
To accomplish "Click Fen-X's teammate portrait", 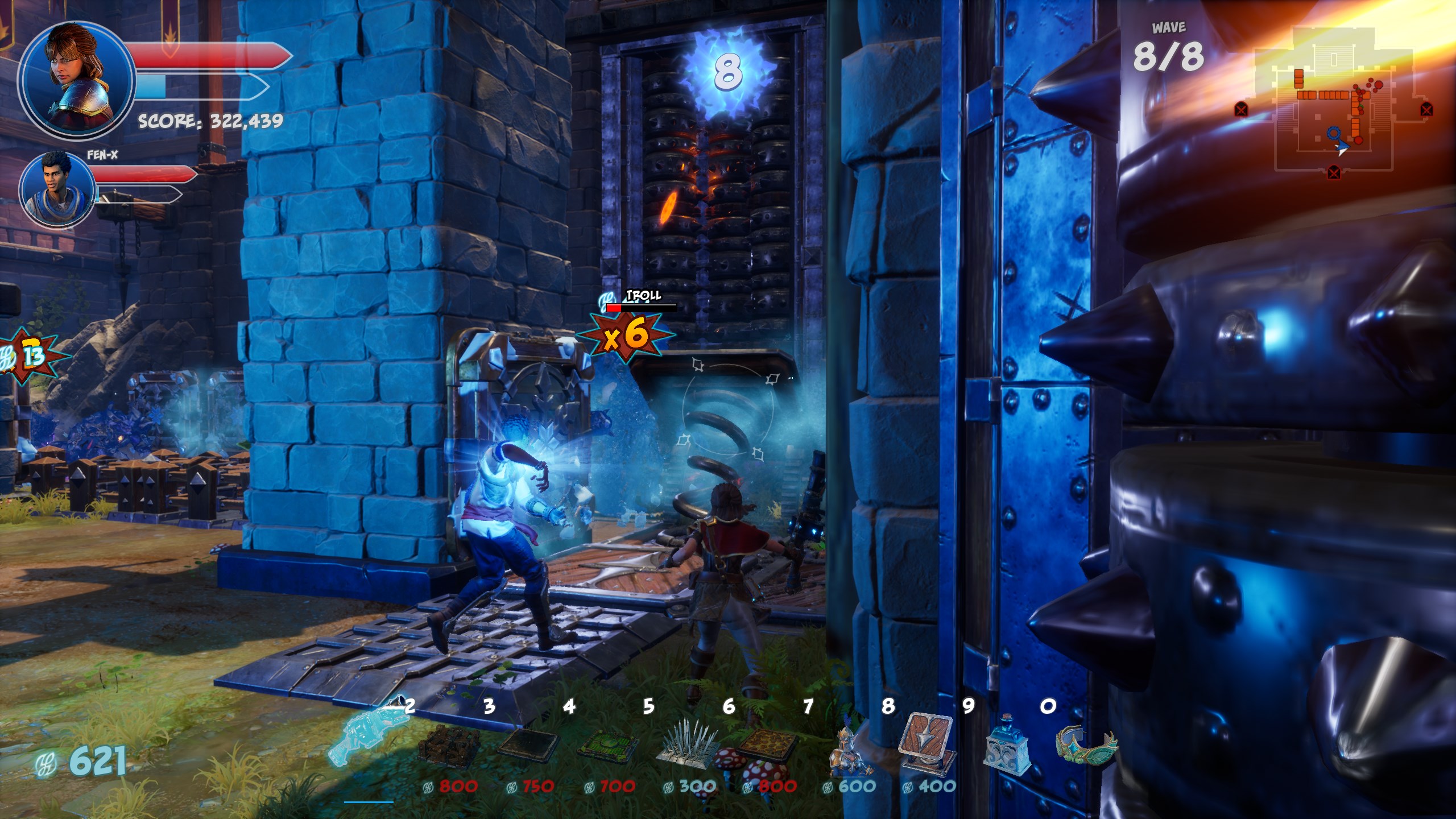I will coord(58,189).
